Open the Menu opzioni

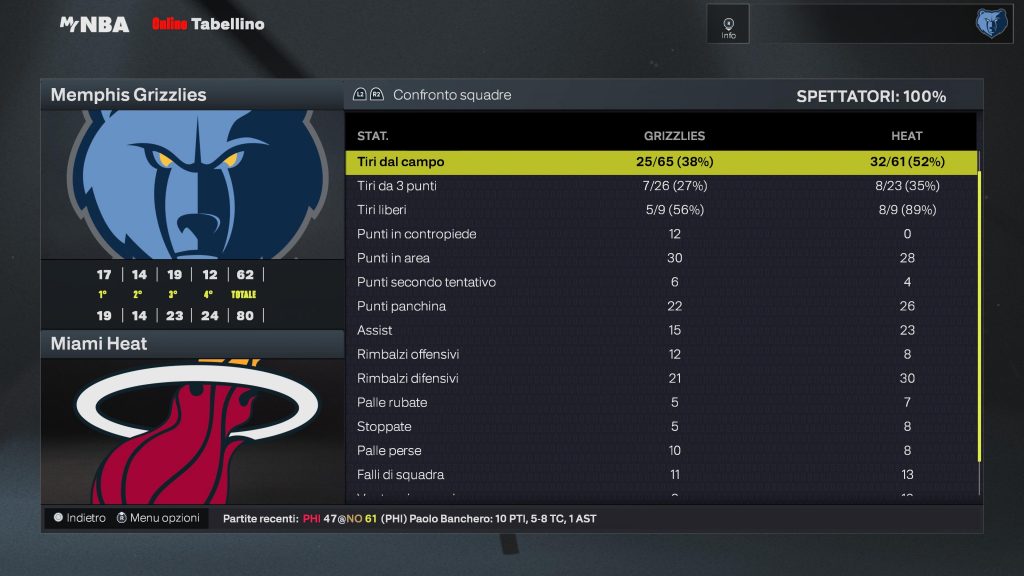coord(158,518)
